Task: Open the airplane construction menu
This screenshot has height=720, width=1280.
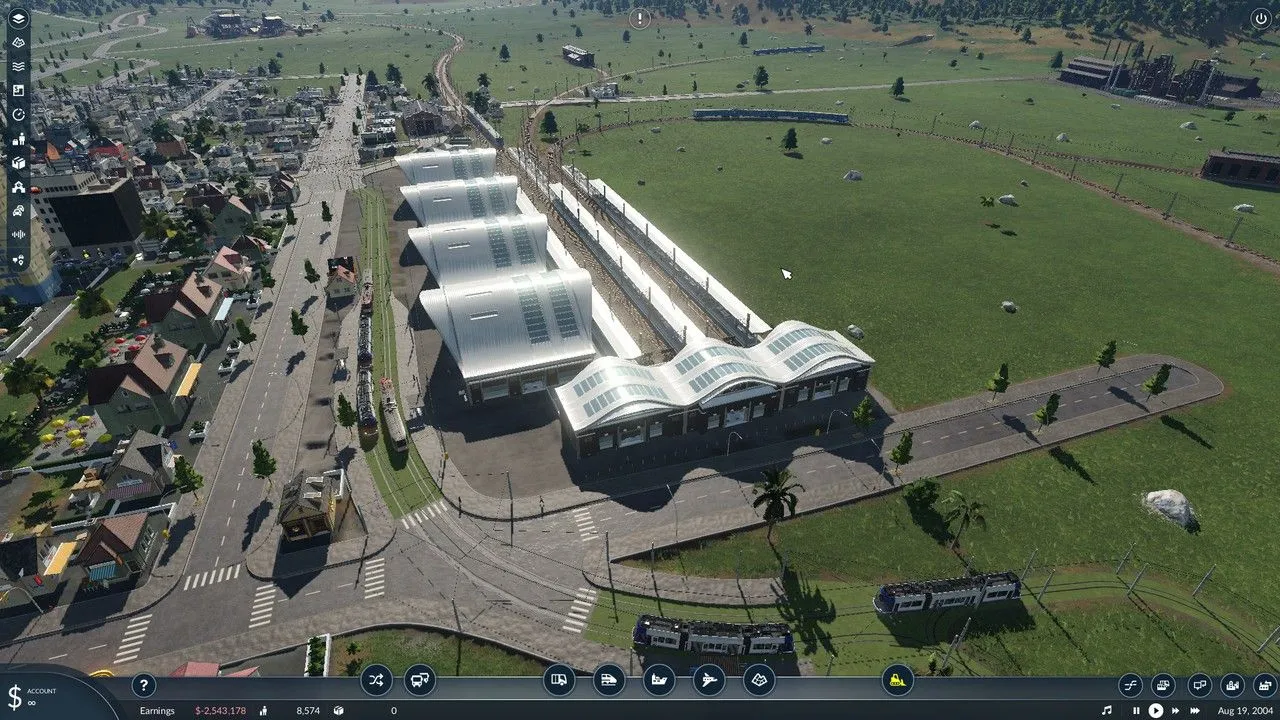Action: (709, 681)
